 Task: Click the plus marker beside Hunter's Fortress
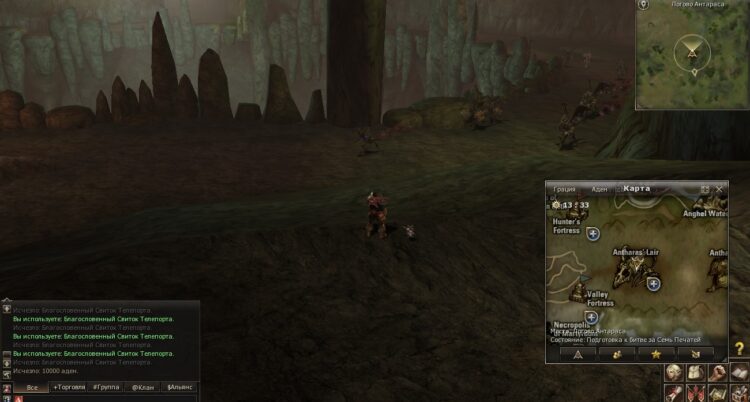(x=593, y=233)
